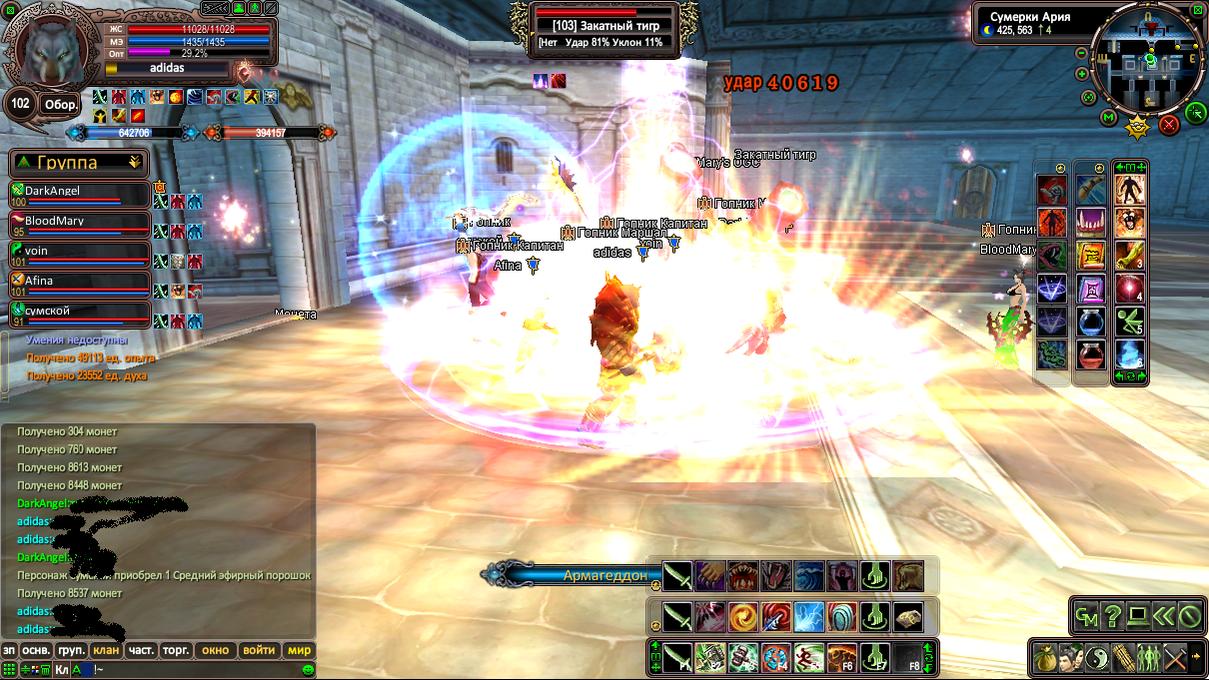Open the yin-yang skills menu icon
The width and height of the screenshot is (1209, 680).
click(1098, 658)
